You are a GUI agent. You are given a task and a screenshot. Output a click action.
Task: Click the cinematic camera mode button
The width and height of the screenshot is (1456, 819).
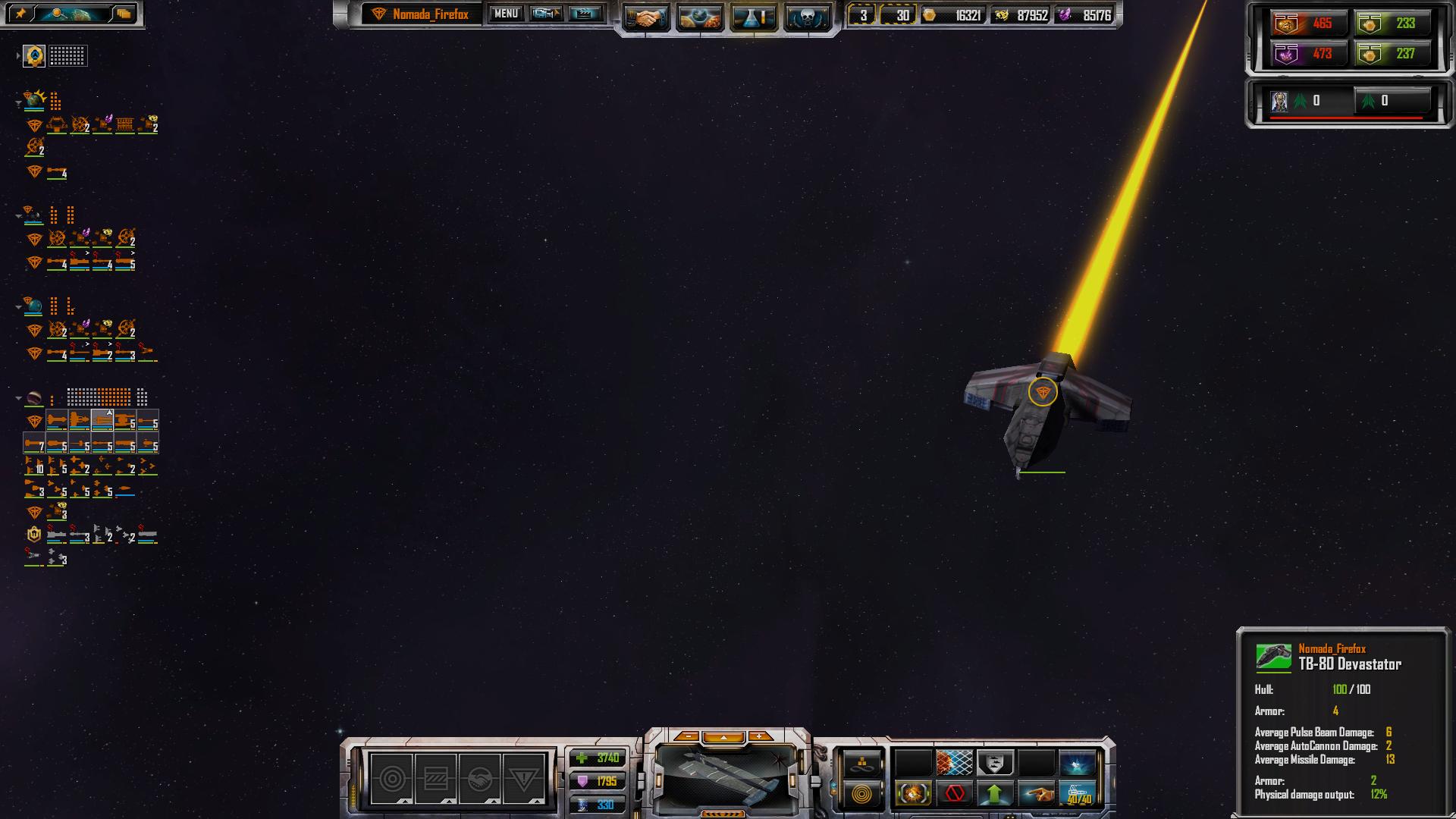click(545, 14)
